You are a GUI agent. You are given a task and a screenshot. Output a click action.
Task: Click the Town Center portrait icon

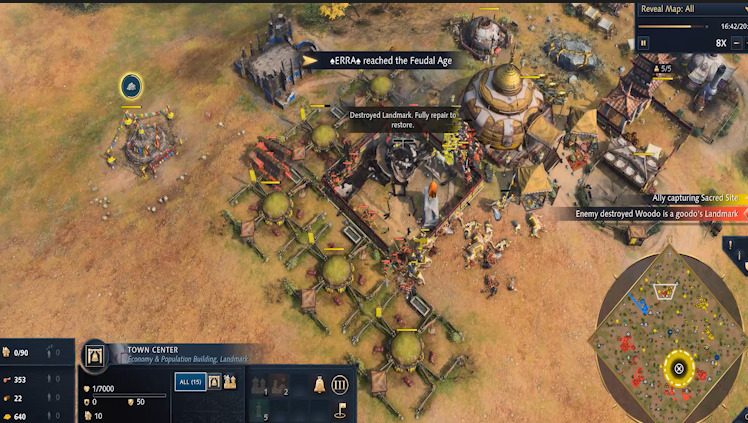click(97, 355)
